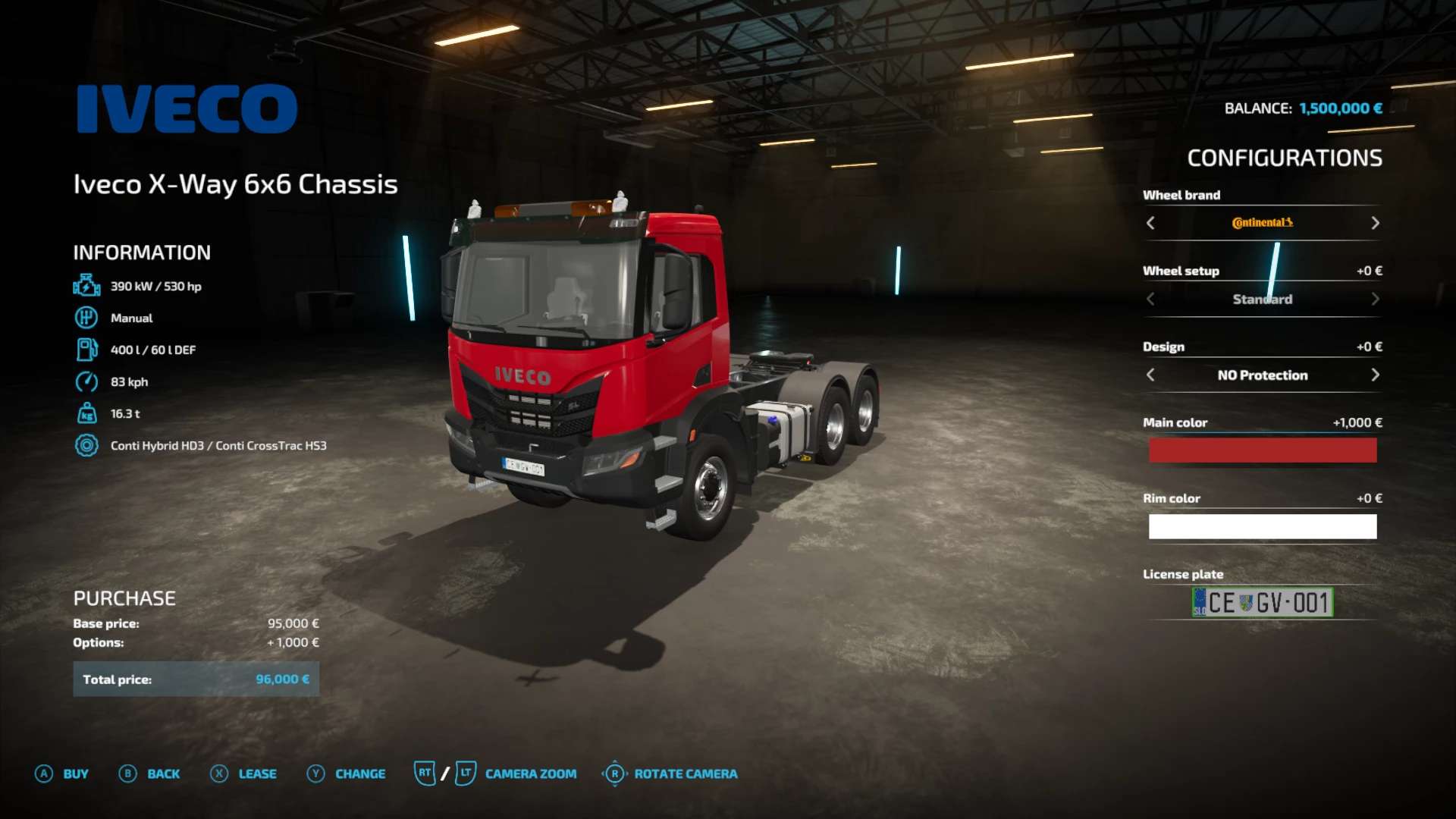The height and width of the screenshot is (819, 1456).
Task: Click the engine power specification icon
Action: tap(87, 286)
